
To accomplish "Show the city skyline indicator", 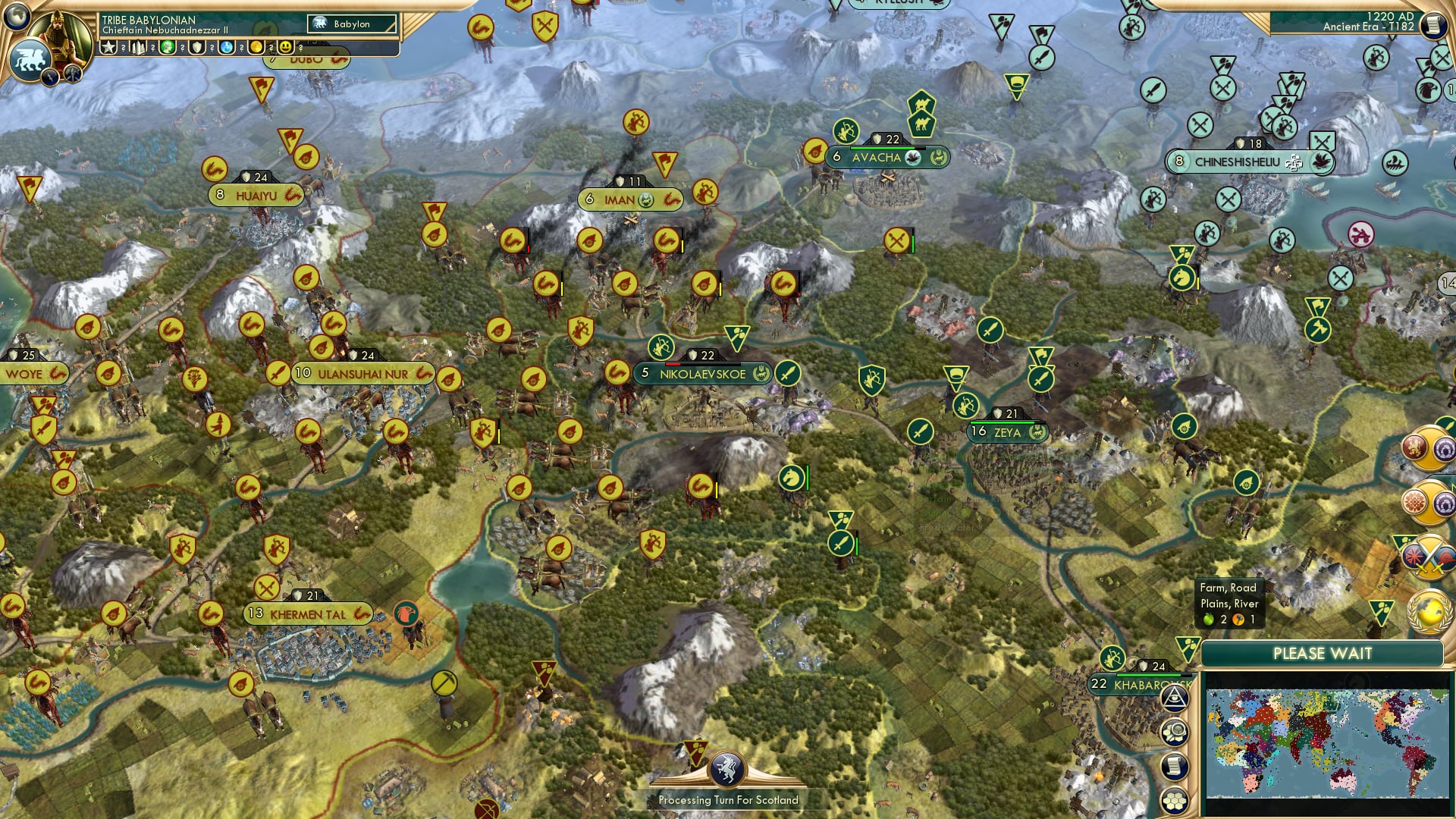I will 139,48.
